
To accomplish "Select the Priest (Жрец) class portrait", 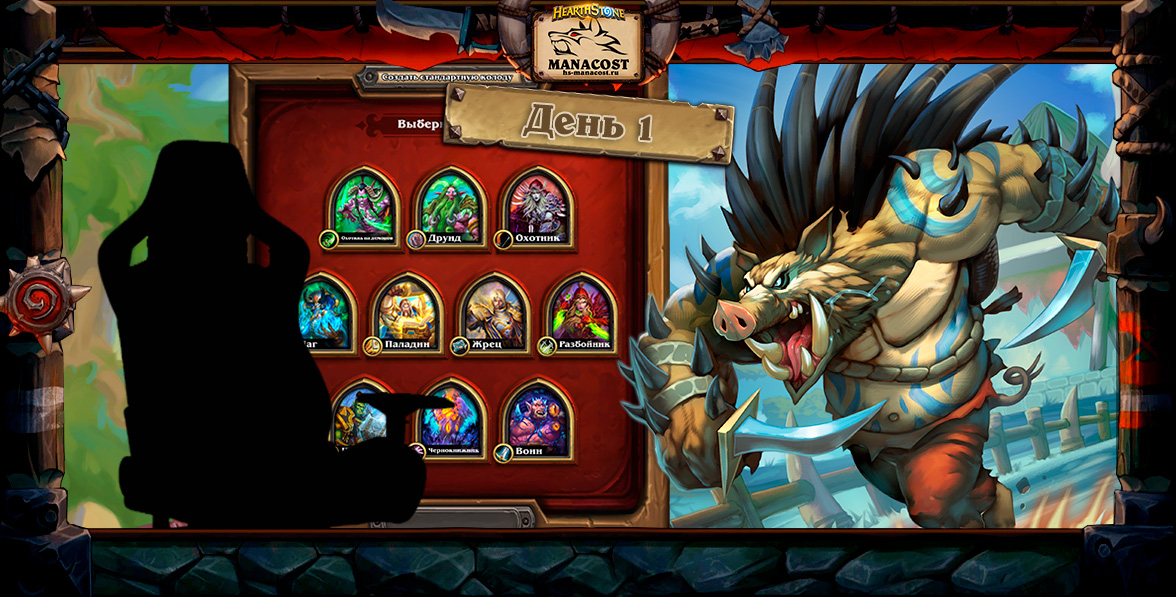I will point(494,312).
